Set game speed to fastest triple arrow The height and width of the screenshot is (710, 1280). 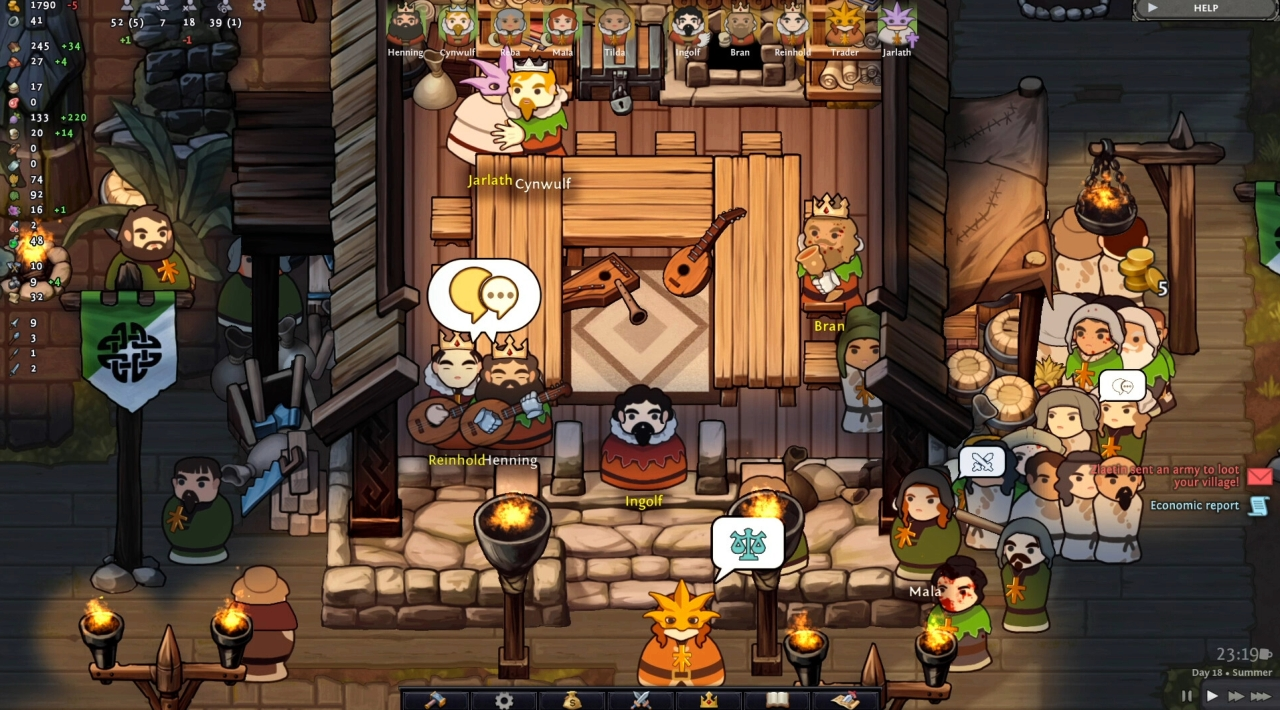click(x=1262, y=696)
